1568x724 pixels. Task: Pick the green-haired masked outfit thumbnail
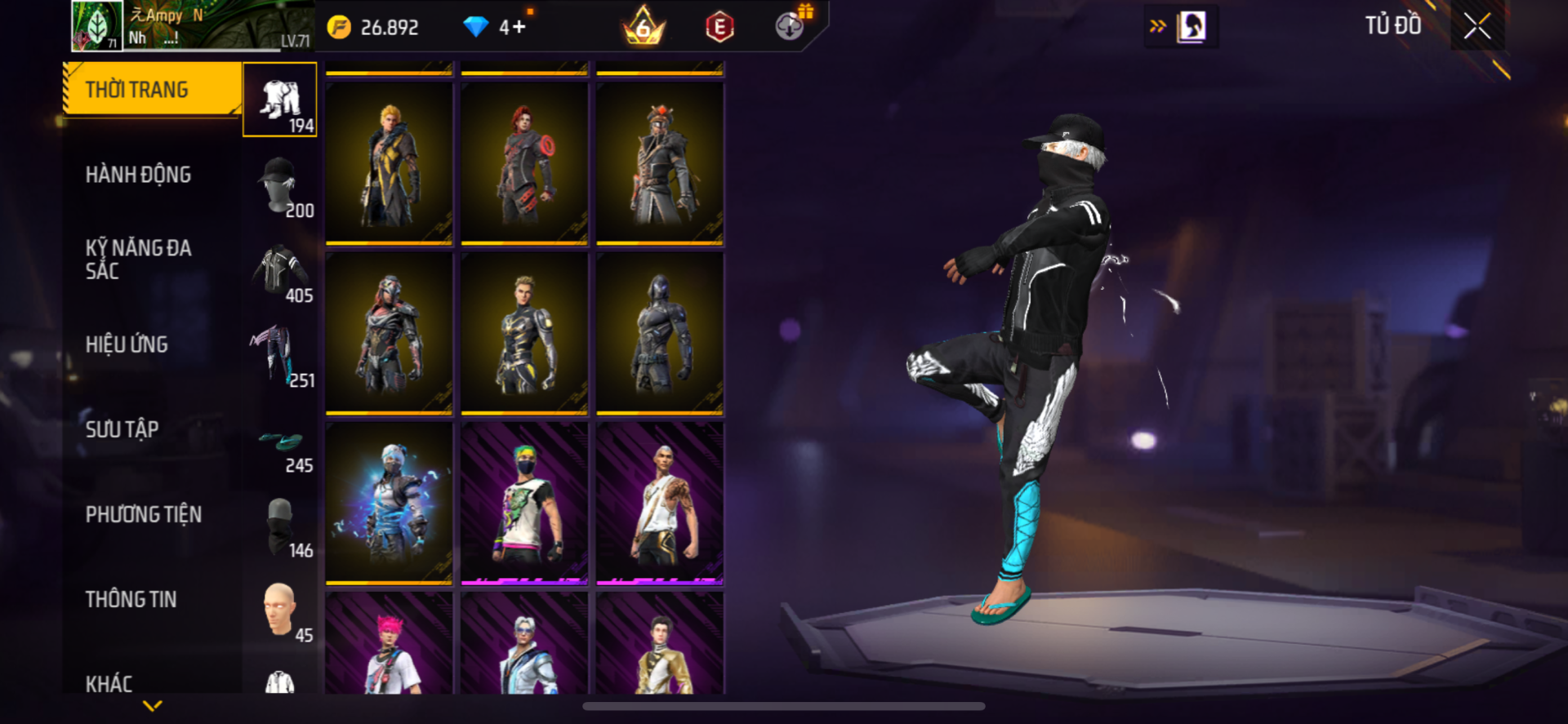[x=524, y=503]
